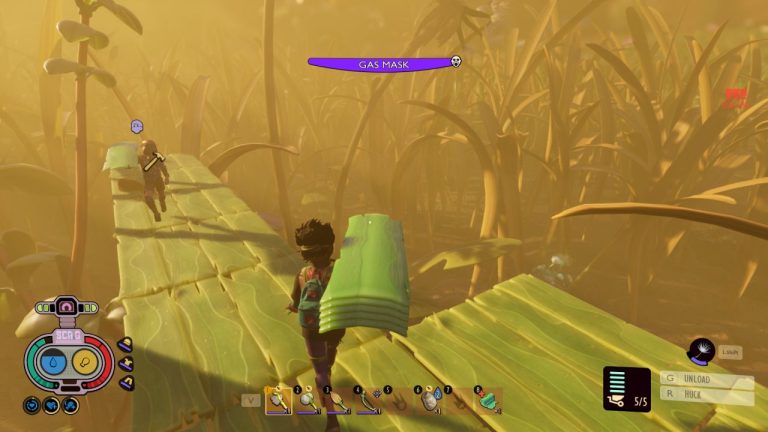Click the grass plank carry counter
The height and width of the screenshot is (432, 768).
[627, 389]
